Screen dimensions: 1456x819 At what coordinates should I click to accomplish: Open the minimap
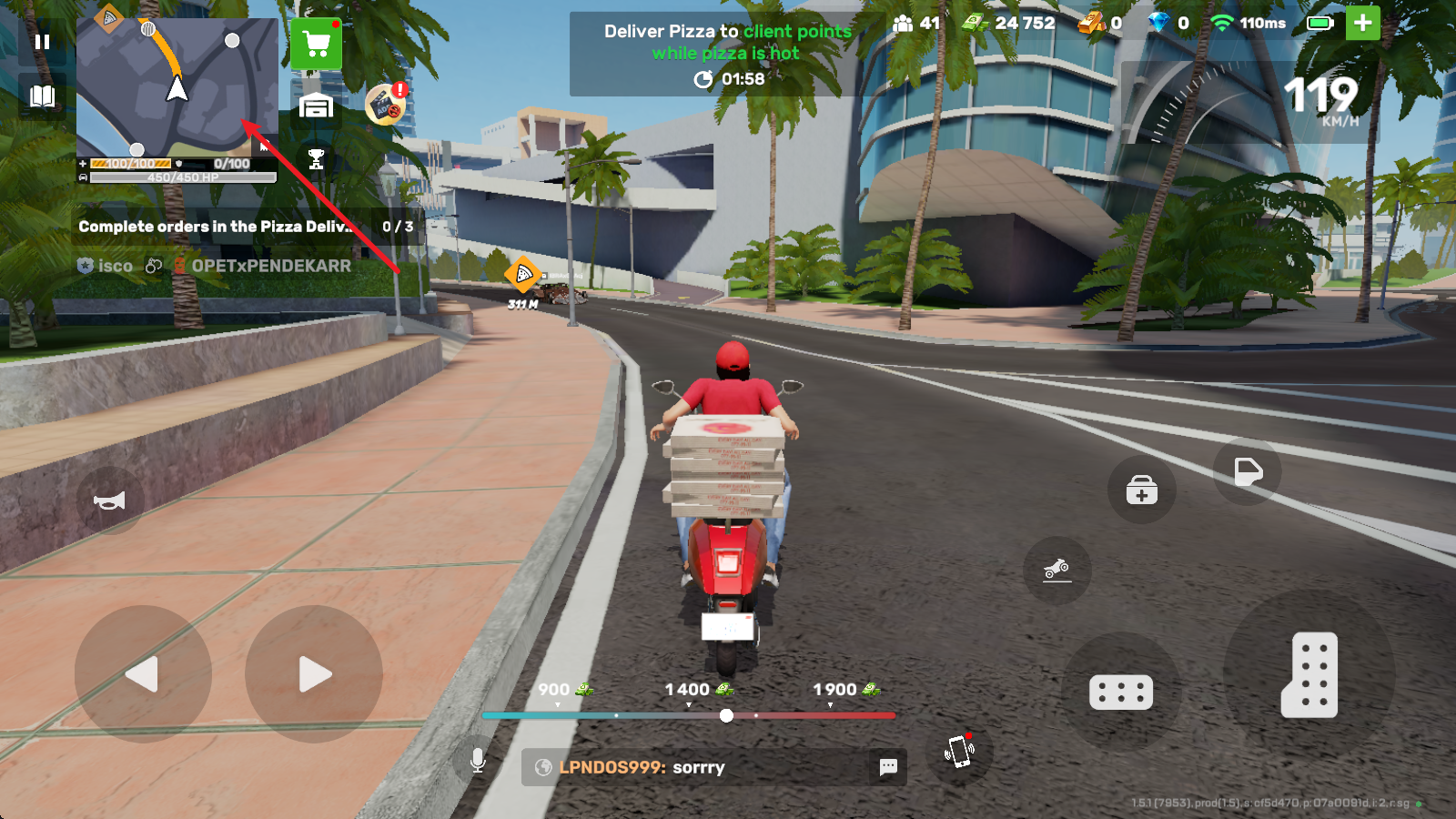pos(177,87)
